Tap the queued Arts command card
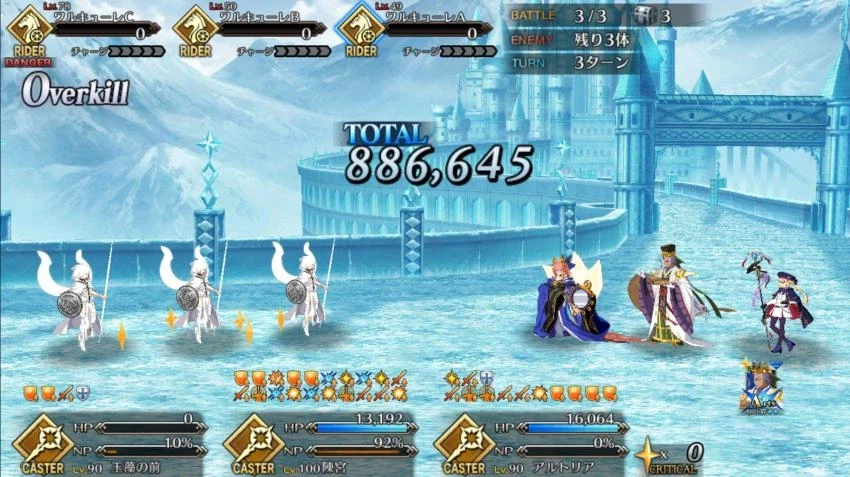This screenshot has height=477, width=850. (x=762, y=385)
